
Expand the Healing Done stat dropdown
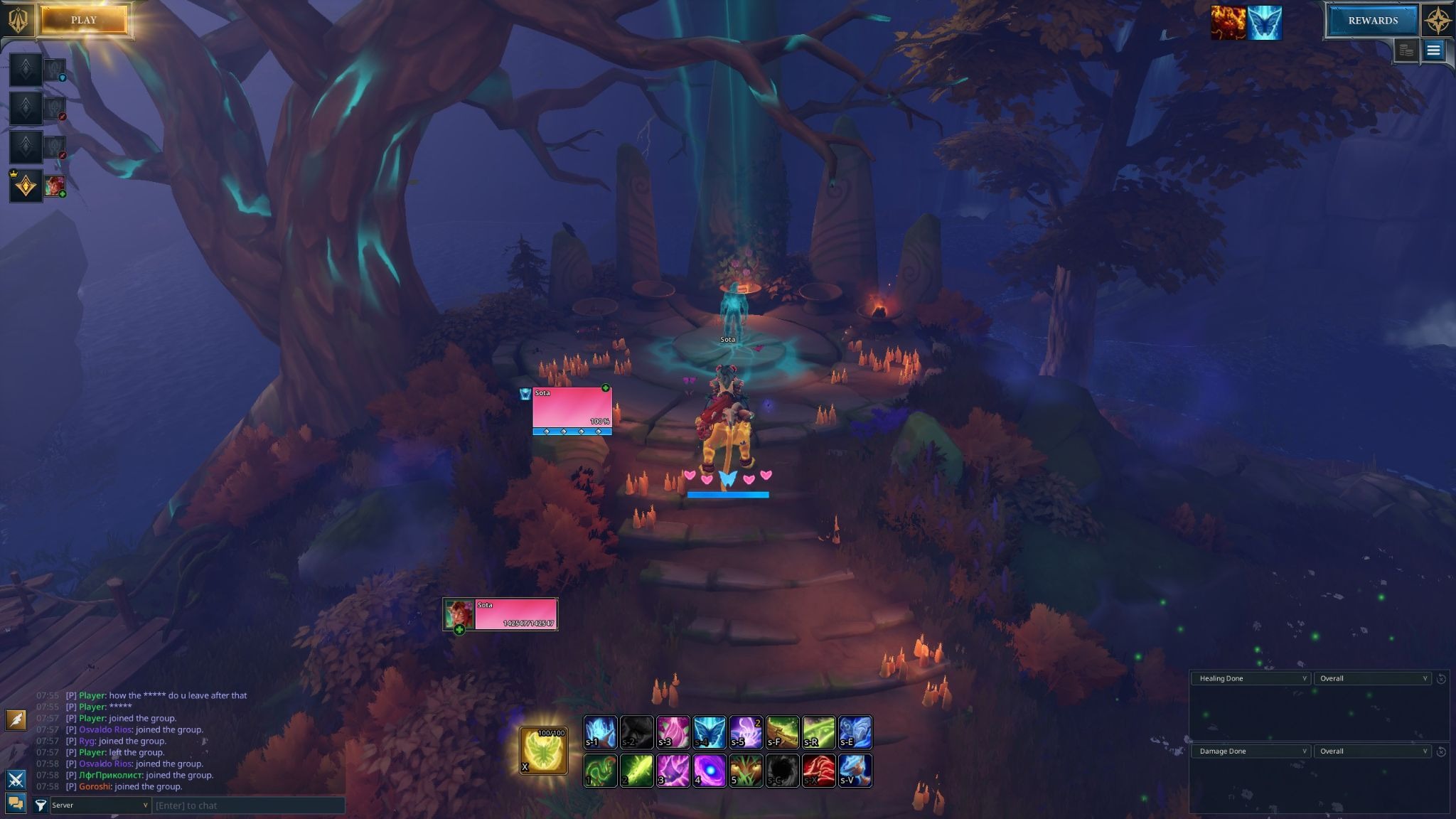[1251, 678]
